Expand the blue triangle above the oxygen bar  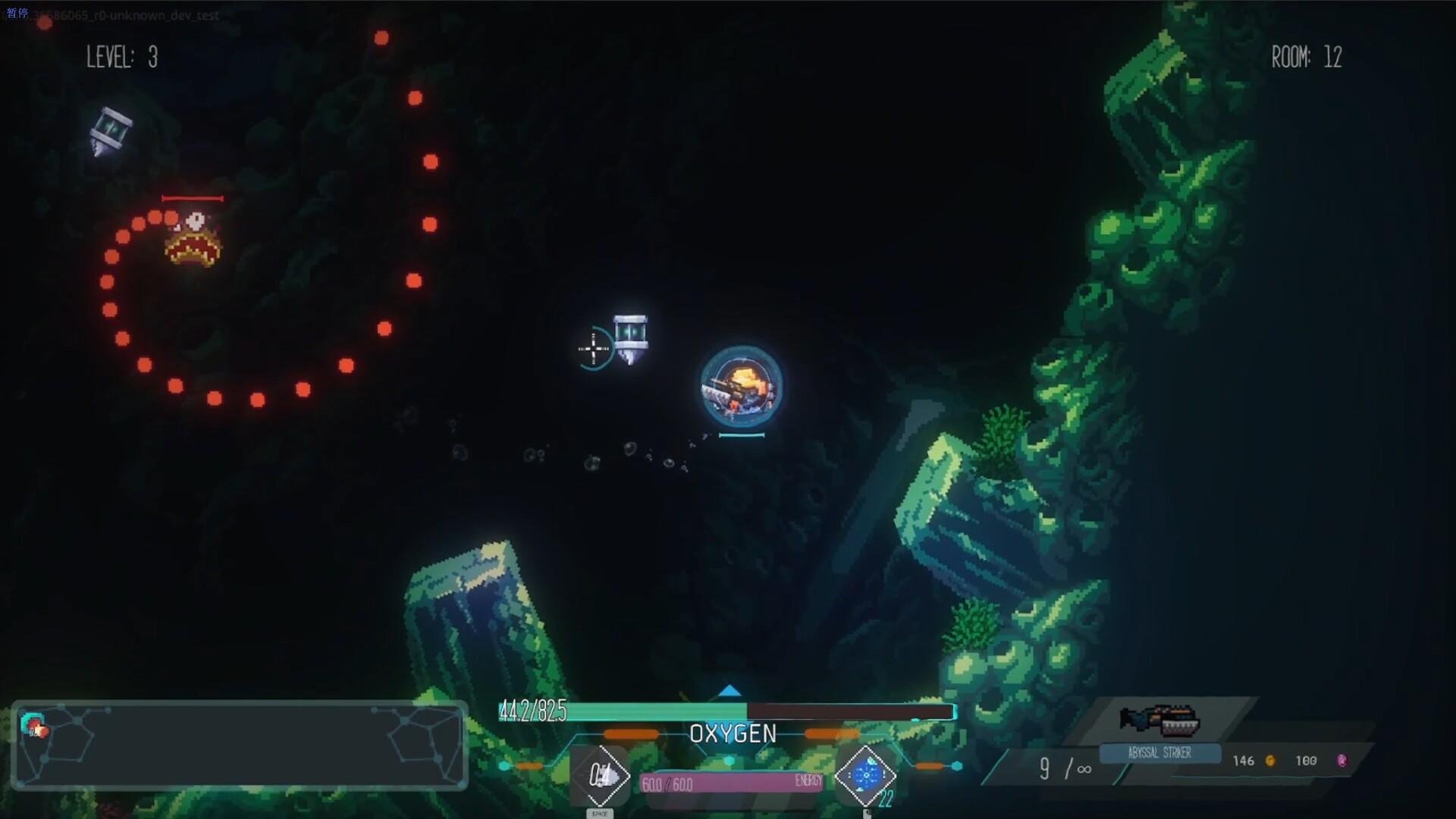click(730, 691)
